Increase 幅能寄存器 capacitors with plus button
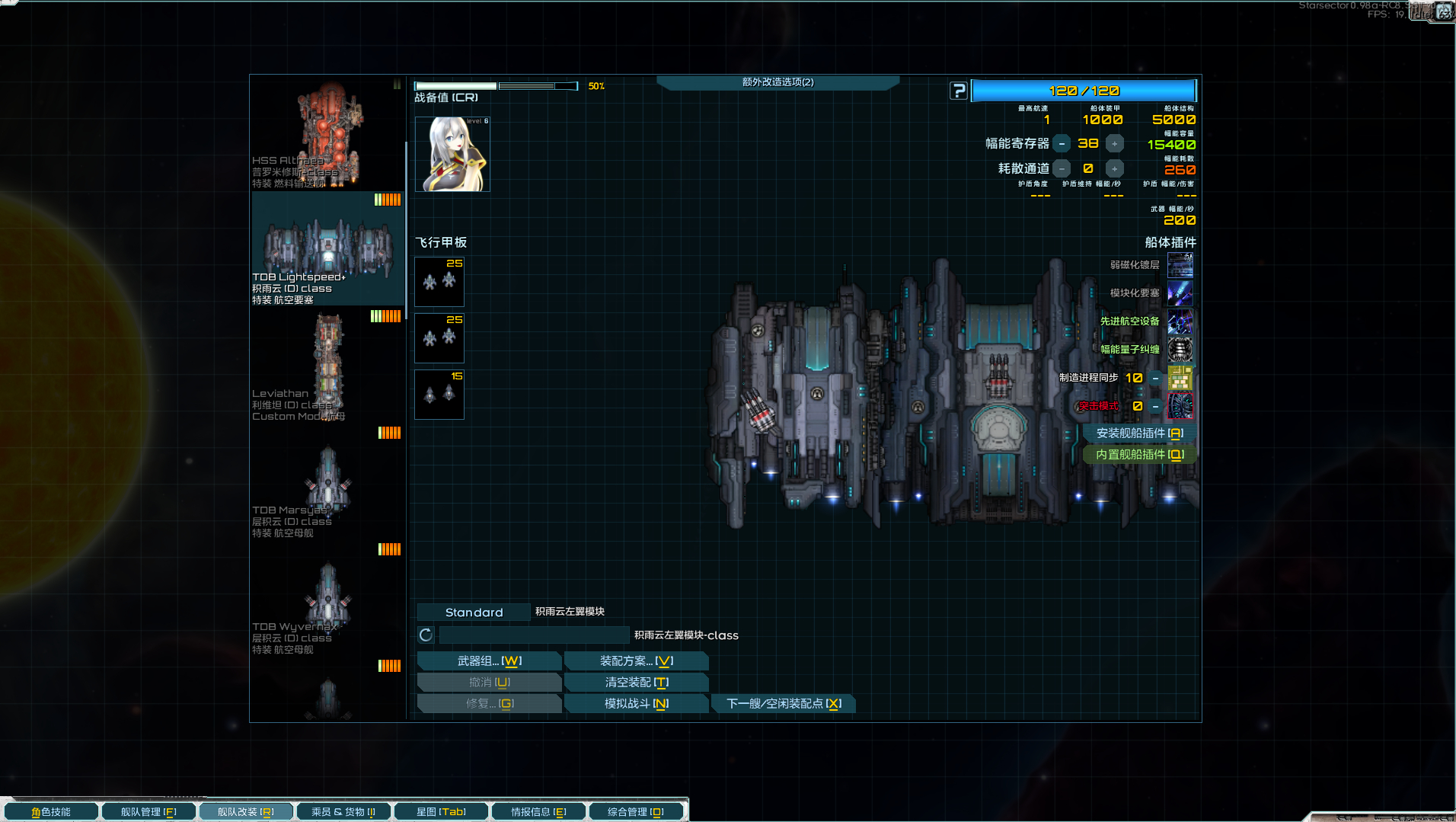This screenshot has height=822, width=1456. point(1114,144)
